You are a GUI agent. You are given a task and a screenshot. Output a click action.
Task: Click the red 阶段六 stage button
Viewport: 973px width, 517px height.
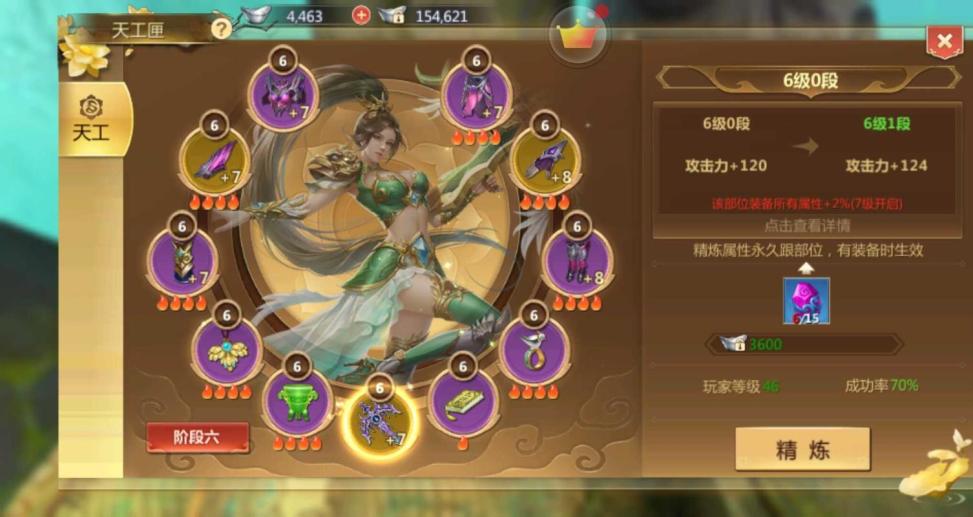tap(197, 438)
